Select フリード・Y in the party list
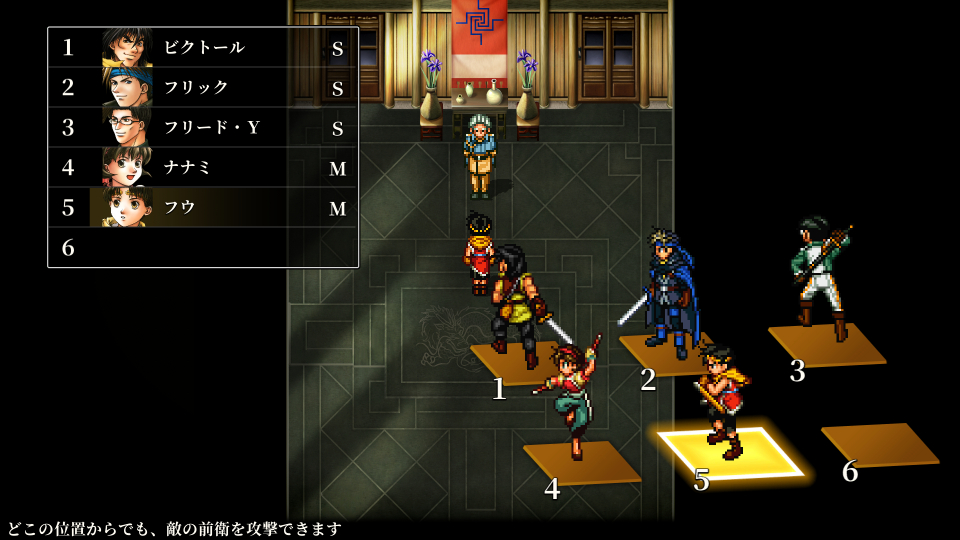The width and height of the screenshot is (960, 540). pyautogui.click(x=203, y=127)
